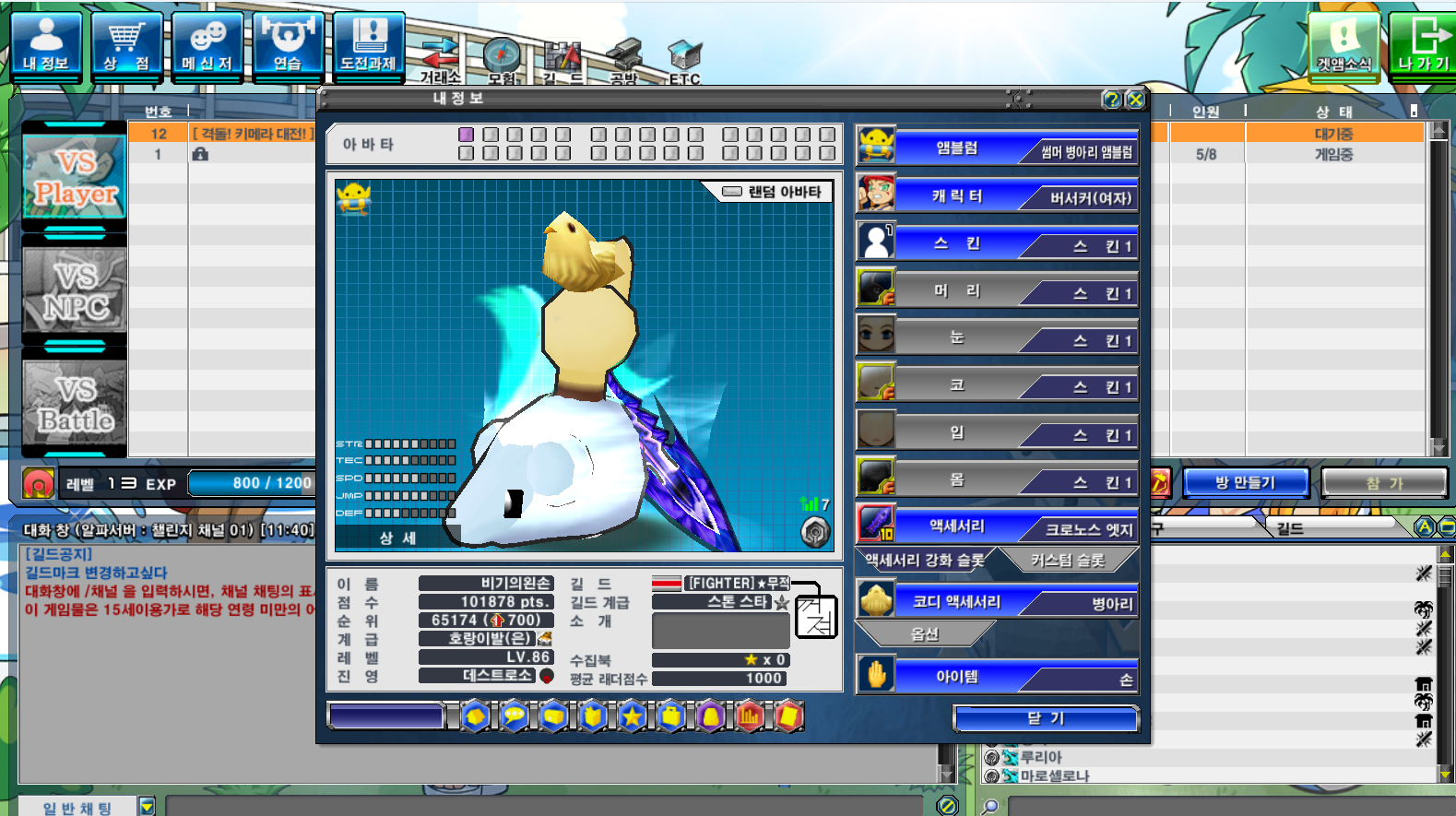Open the 메신저 messenger
Image resolution: width=1456 pixels, height=816 pixels.
click(207, 45)
